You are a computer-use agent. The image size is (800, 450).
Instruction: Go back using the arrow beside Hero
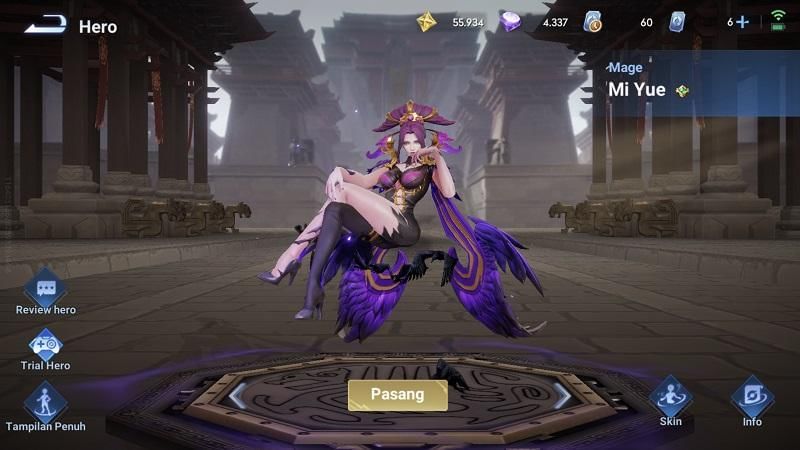pos(44,24)
